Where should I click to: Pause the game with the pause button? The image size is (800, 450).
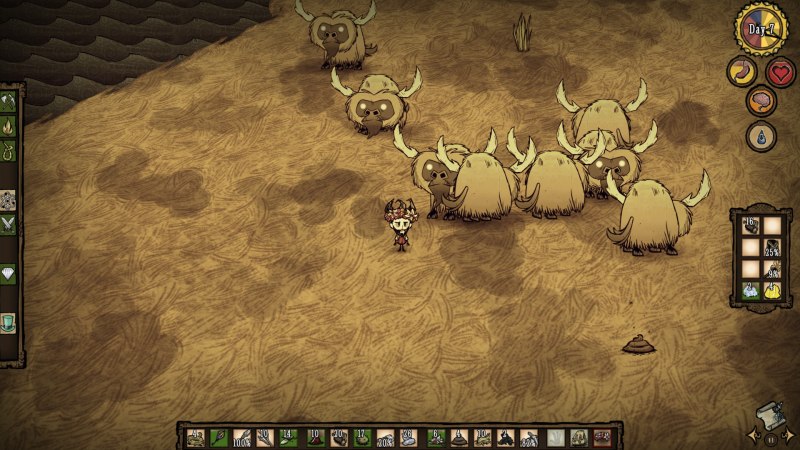pos(771,437)
